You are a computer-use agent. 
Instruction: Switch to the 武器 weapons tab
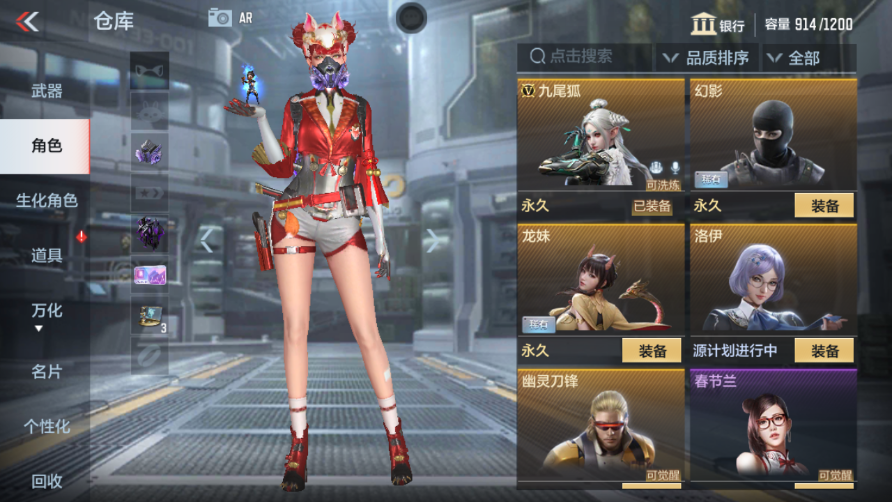point(46,91)
